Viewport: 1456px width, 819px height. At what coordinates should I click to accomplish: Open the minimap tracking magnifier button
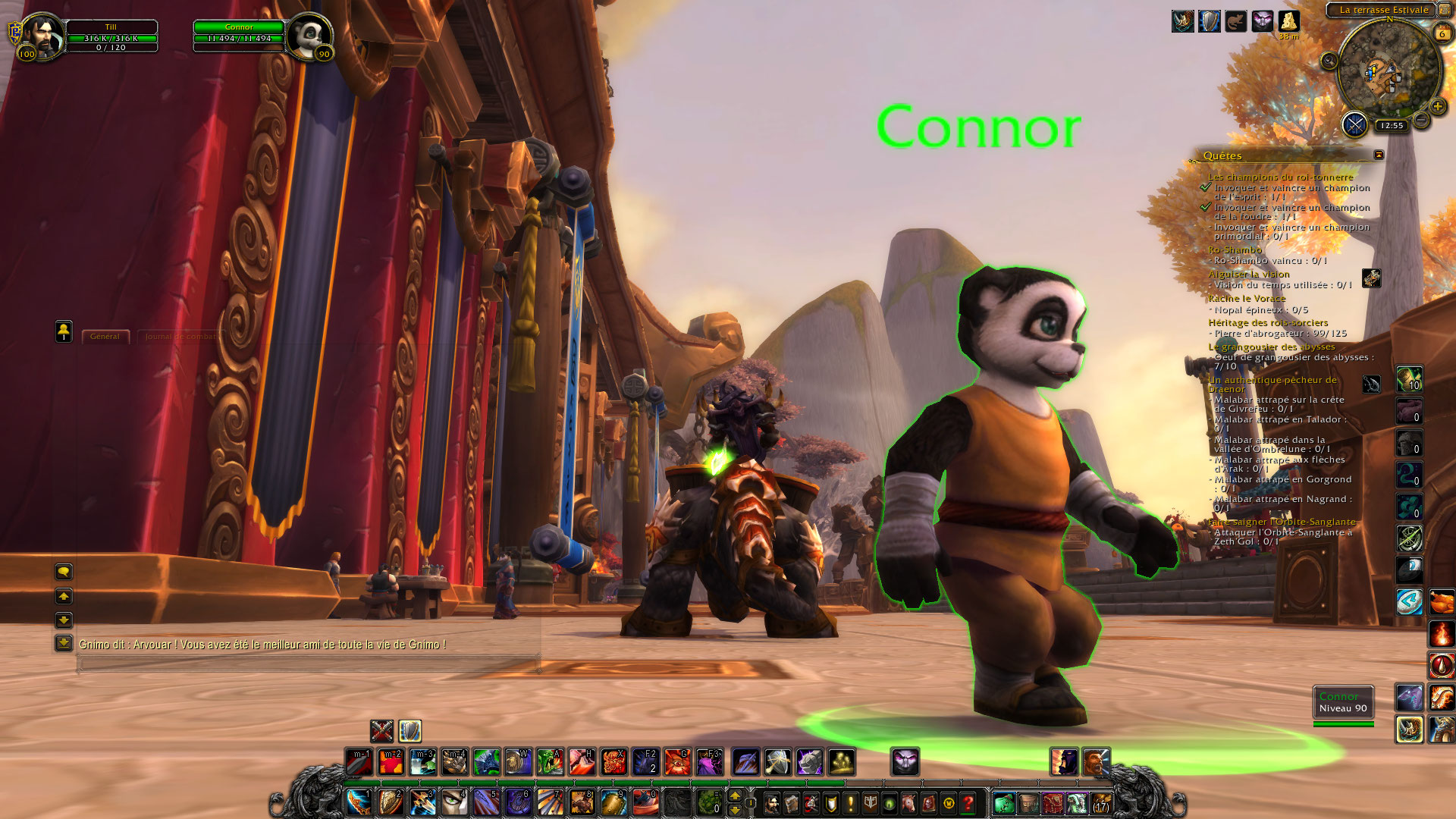(x=1329, y=61)
